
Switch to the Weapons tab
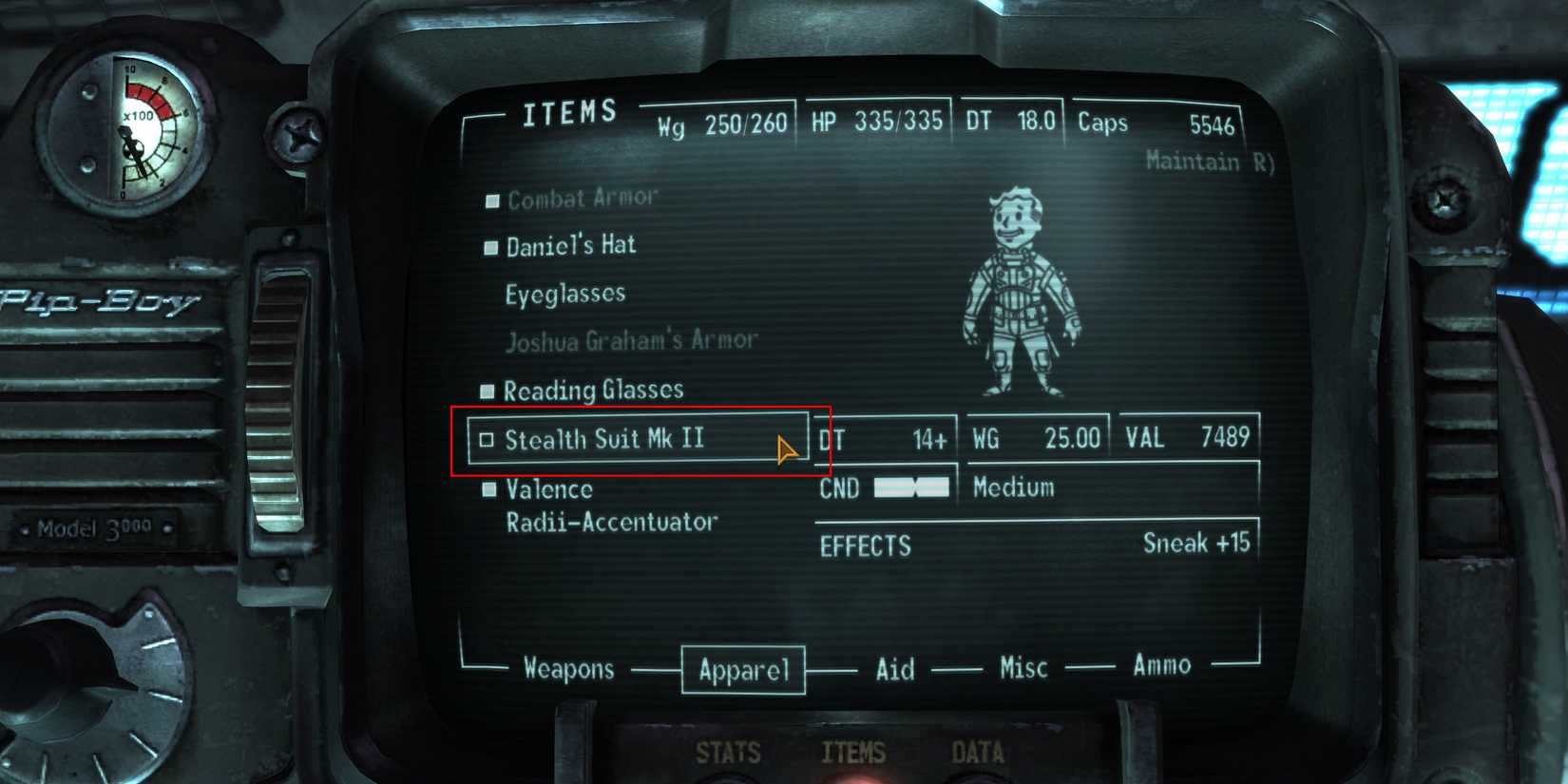(x=568, y=669)
